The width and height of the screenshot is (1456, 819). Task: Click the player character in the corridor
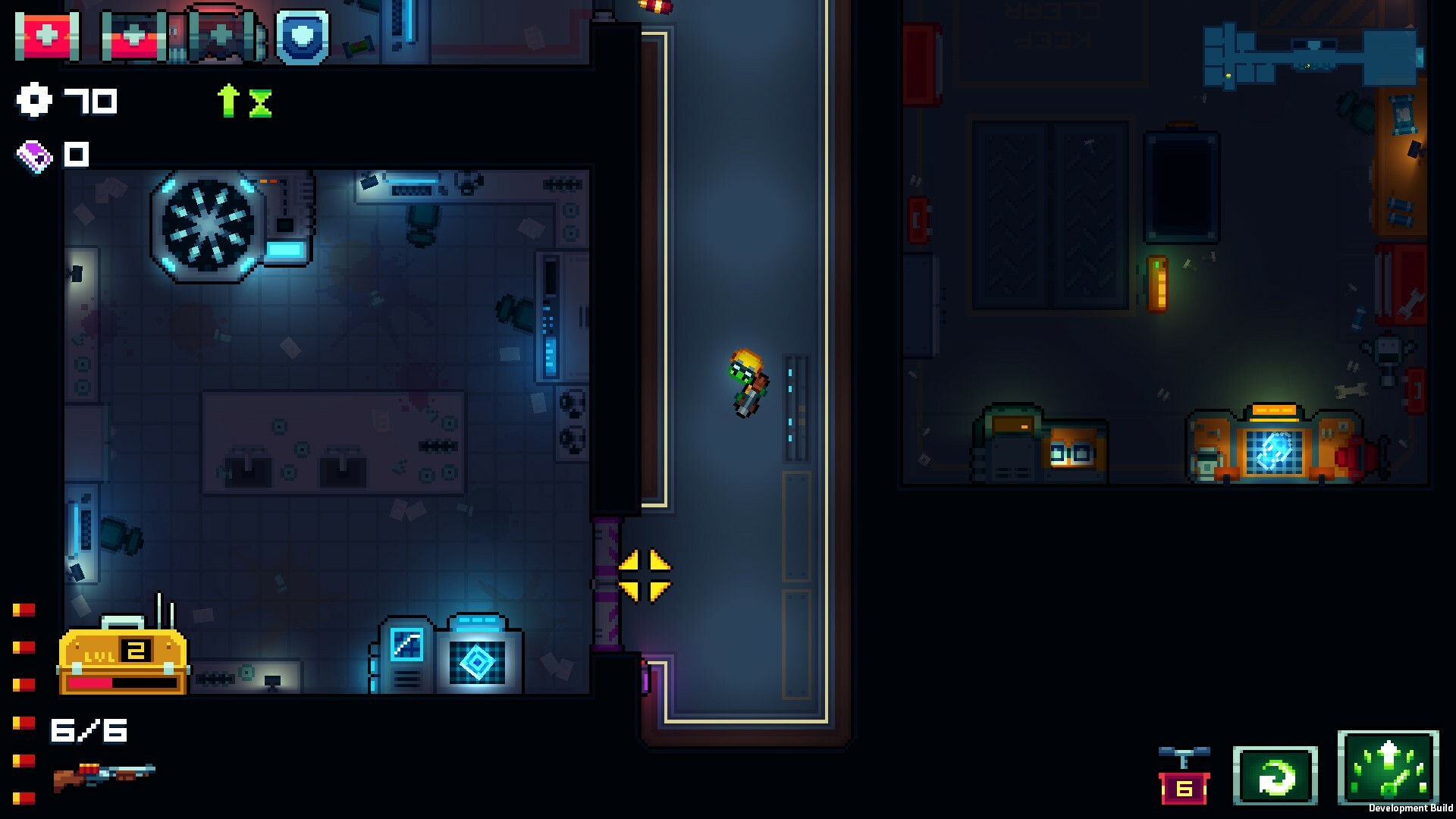coord(745,383)
